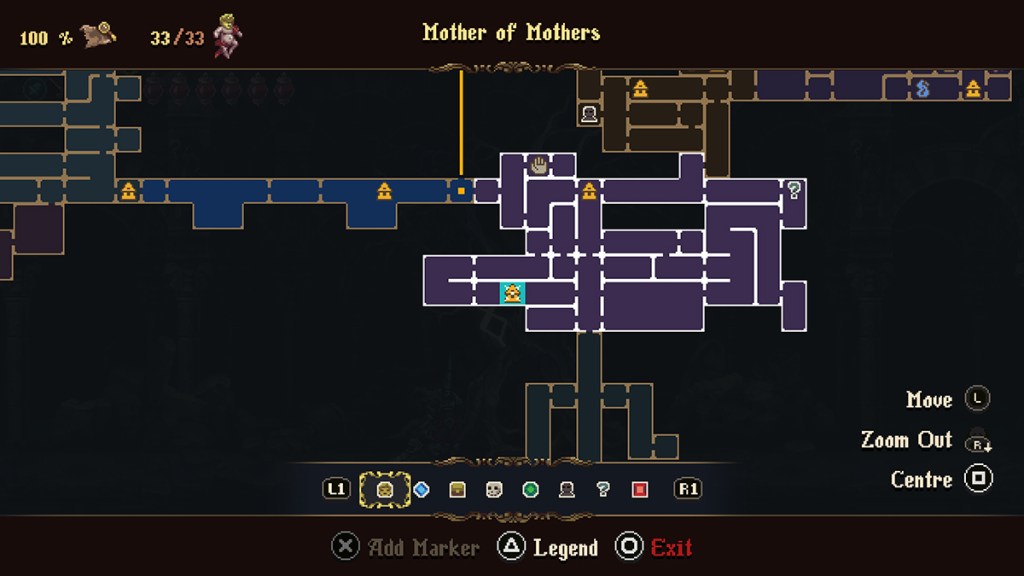Image resolution: width=1024 pixels, height=576 pixels.
Task: Pick the treasure chest marker type
Action: (x=457, y=489)
